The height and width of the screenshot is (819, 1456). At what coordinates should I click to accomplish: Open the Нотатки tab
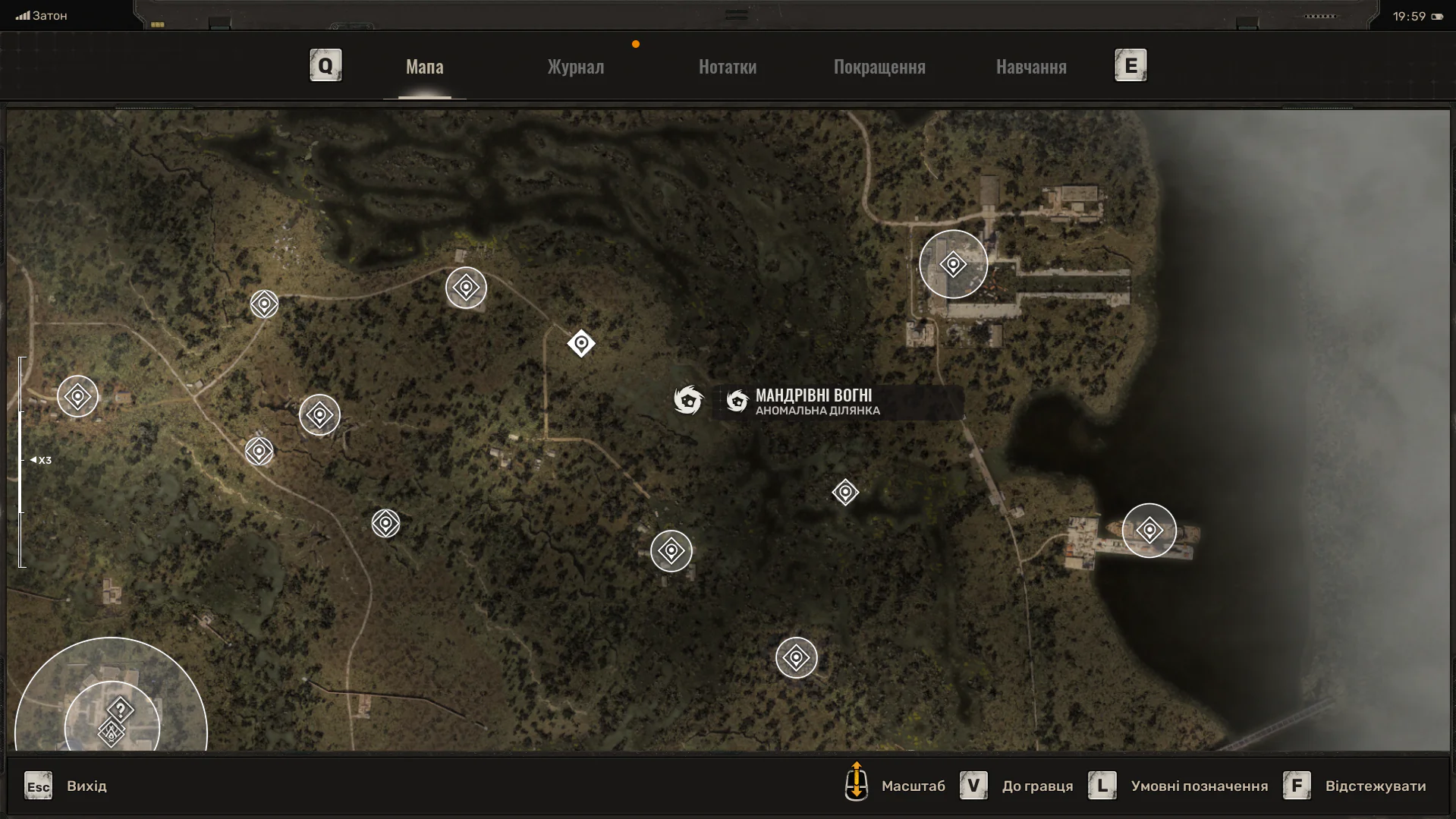tap(727, 67)
